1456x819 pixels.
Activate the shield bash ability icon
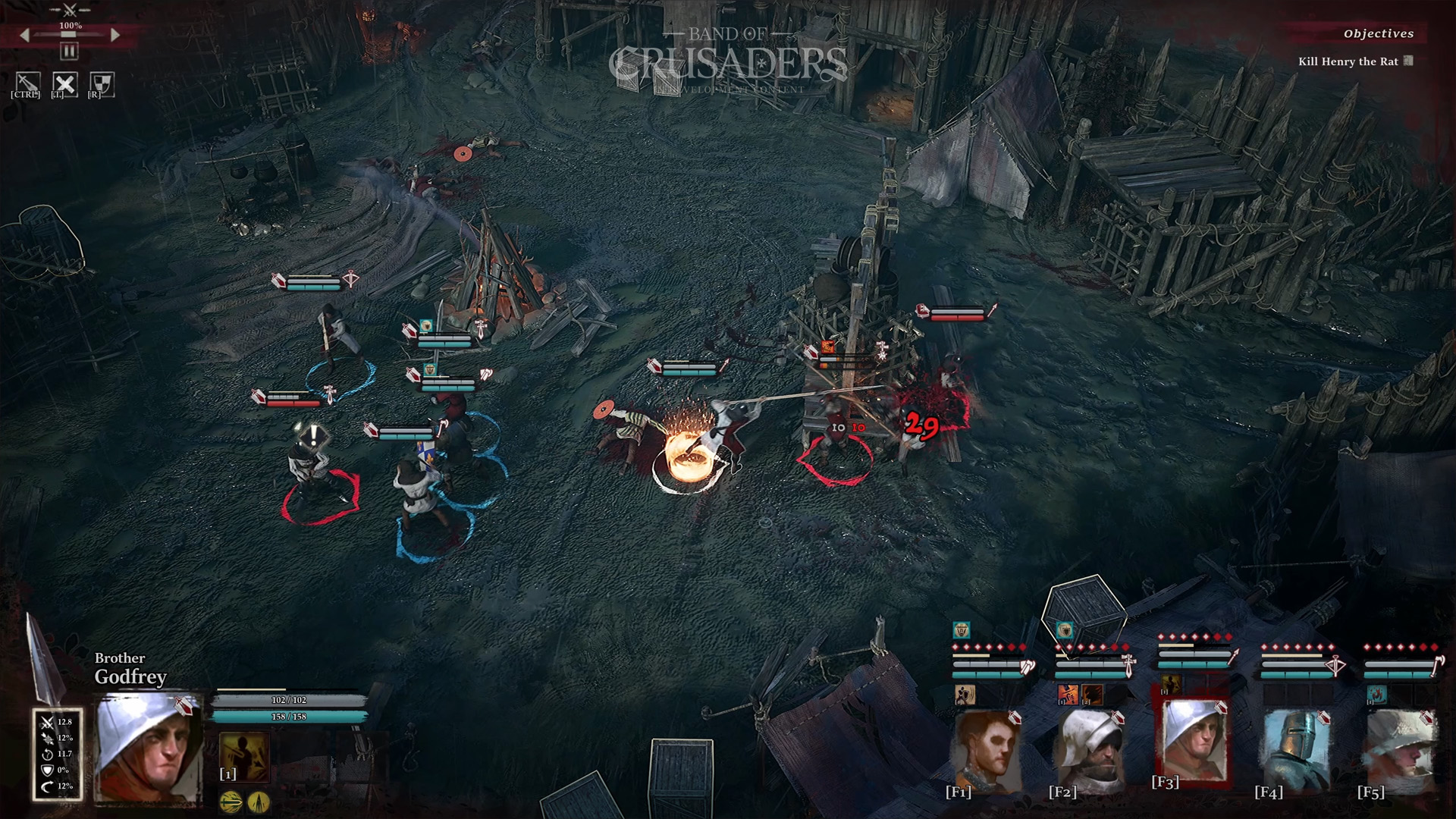965,694
